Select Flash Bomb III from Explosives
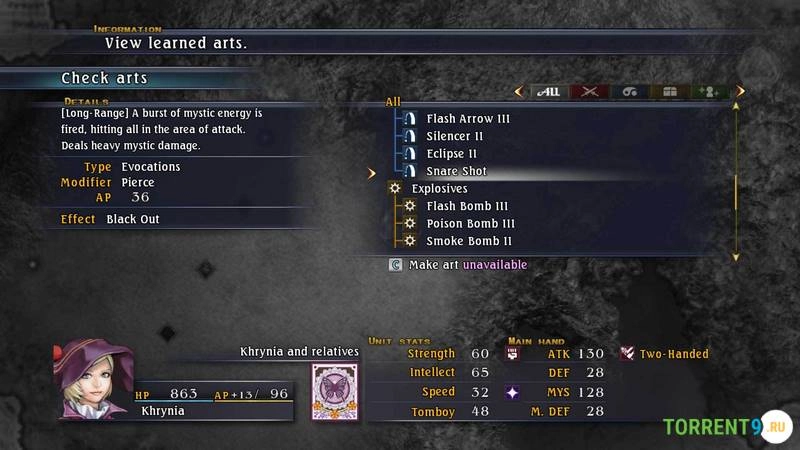This screenshot has width=800, height=450. pyautogui.click(x=467, y=206)
